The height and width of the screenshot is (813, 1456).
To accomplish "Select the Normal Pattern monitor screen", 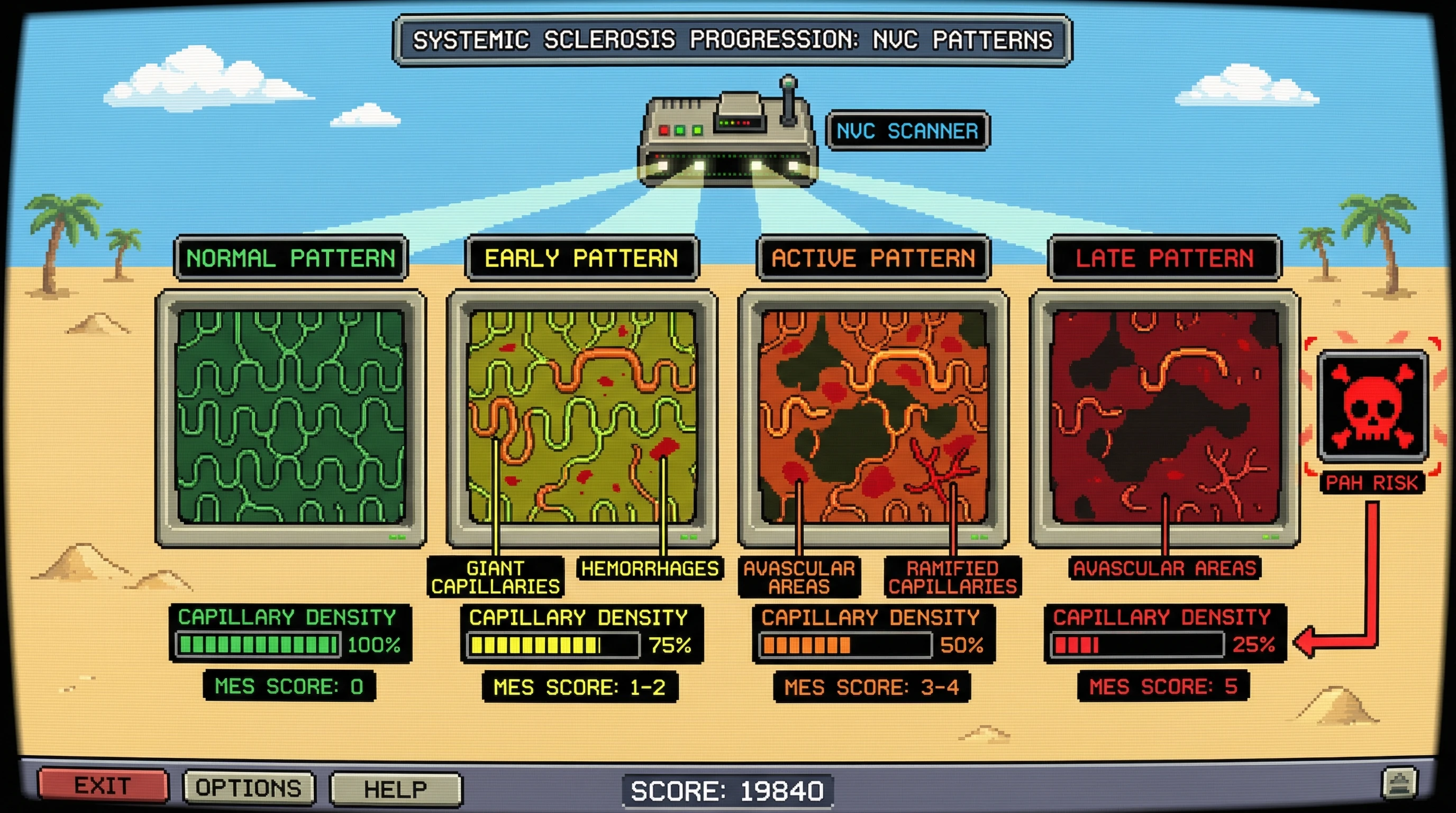I will click(x=290, y=417).
